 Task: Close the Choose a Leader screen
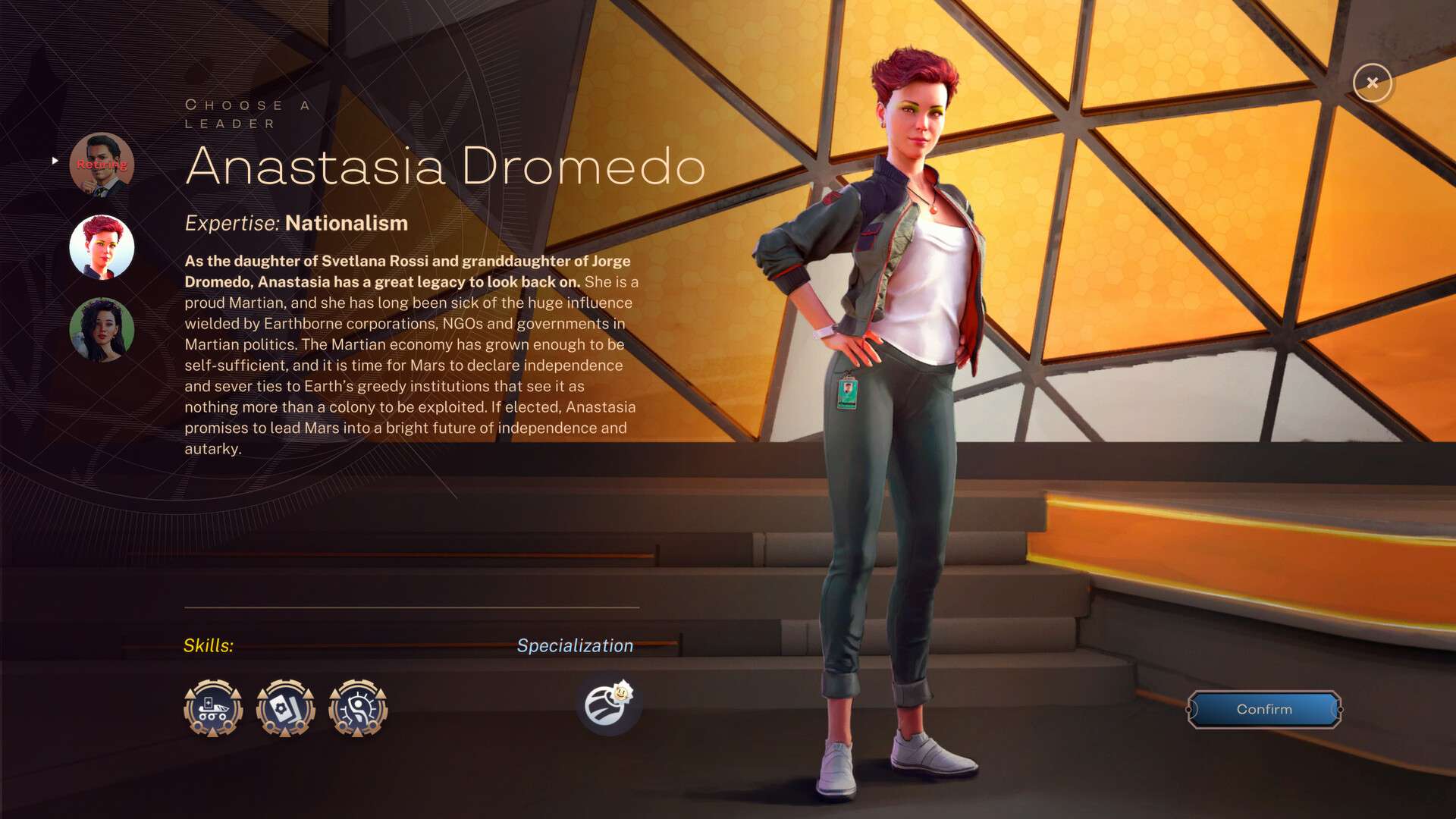click(1372, 83)
